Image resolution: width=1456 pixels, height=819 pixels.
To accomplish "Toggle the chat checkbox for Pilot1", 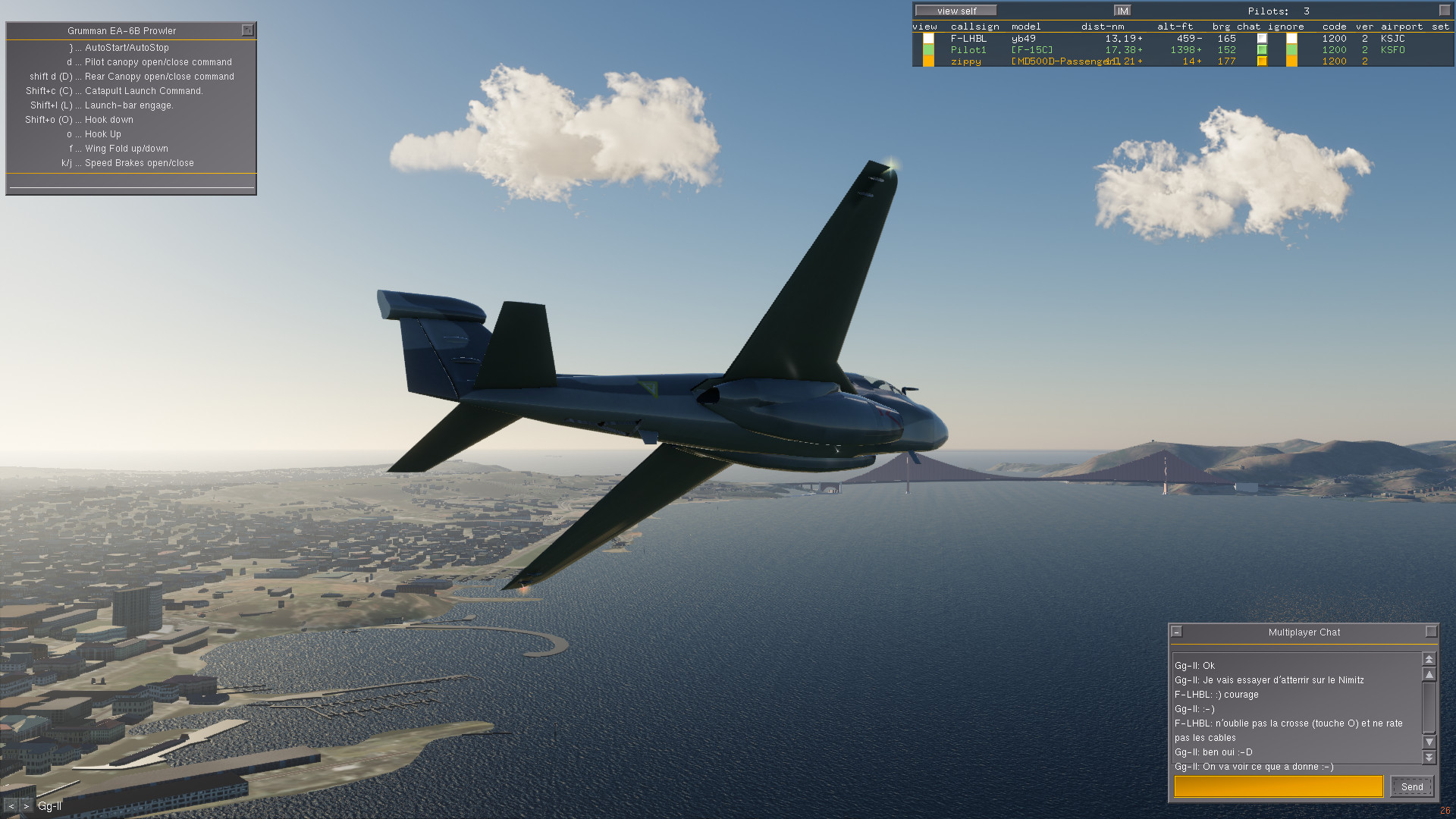I will coord(1262,50).
